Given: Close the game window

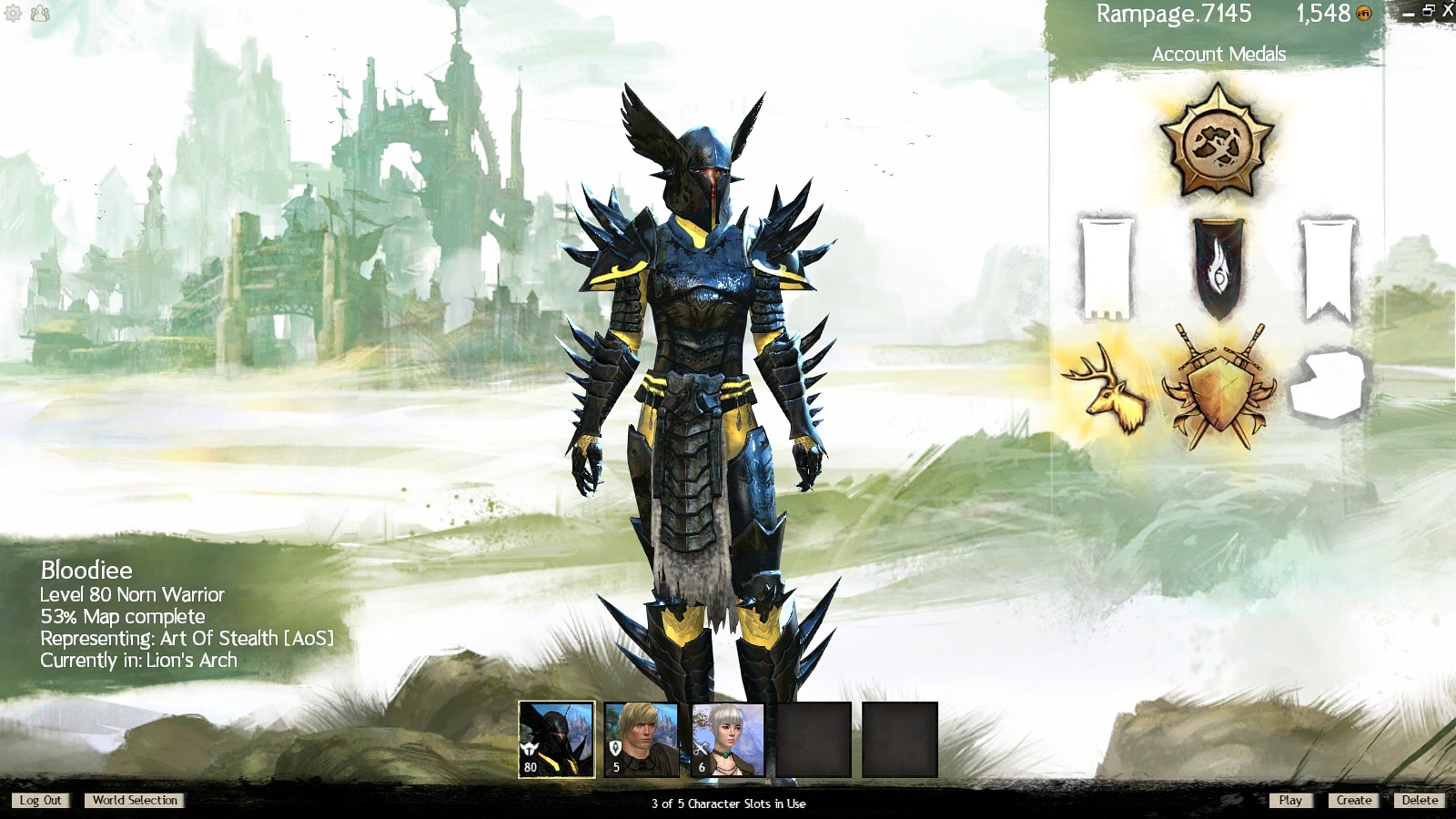Looking at the screenshot, I should [1448, 11].
